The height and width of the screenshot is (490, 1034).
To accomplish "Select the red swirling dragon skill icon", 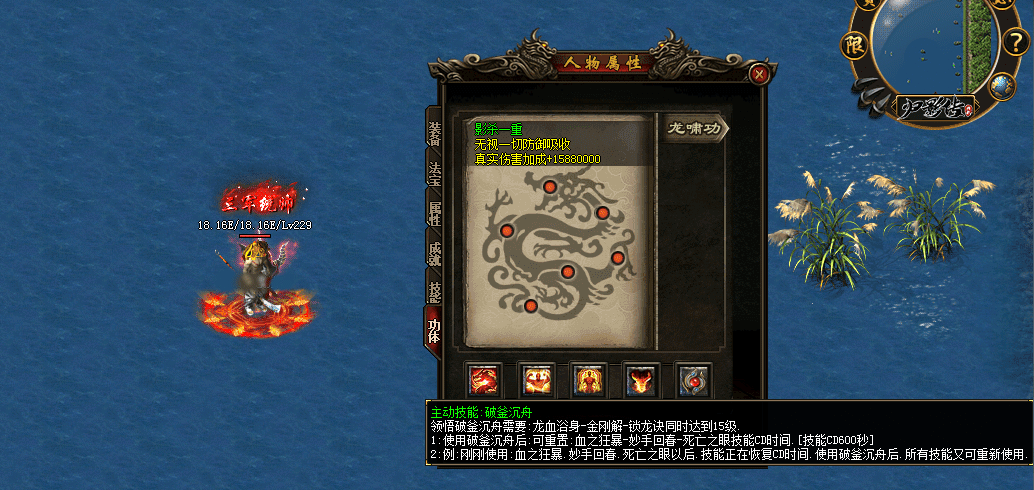I will point(485,381).
